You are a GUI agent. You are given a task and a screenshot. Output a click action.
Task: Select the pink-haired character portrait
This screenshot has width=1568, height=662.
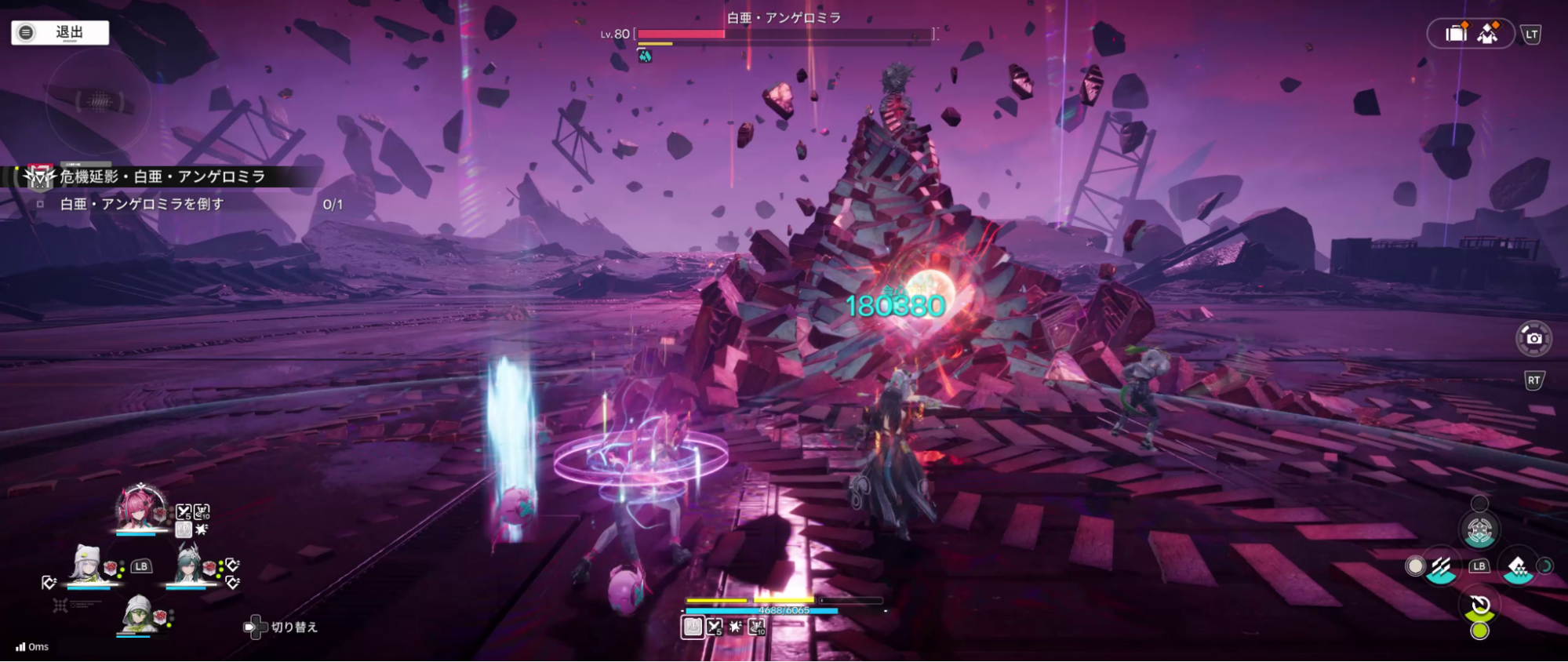click(140, 508)
